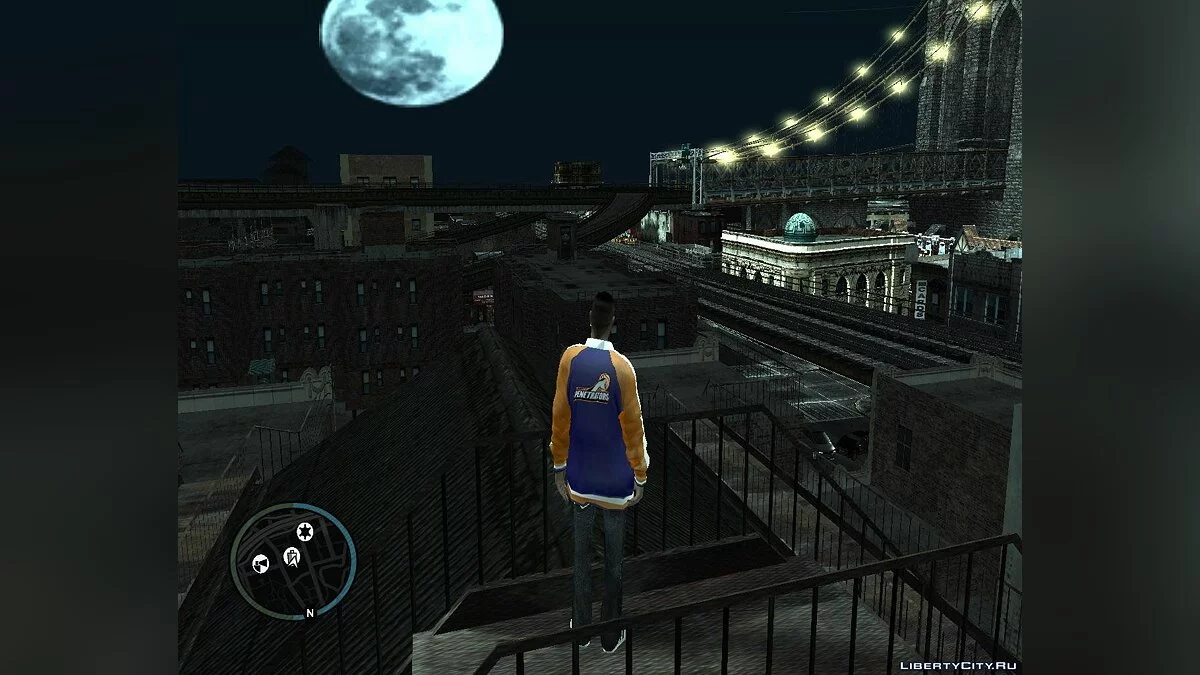Click the star-shaped blip on the radar
1200x675 pixels.
point(304,531)
